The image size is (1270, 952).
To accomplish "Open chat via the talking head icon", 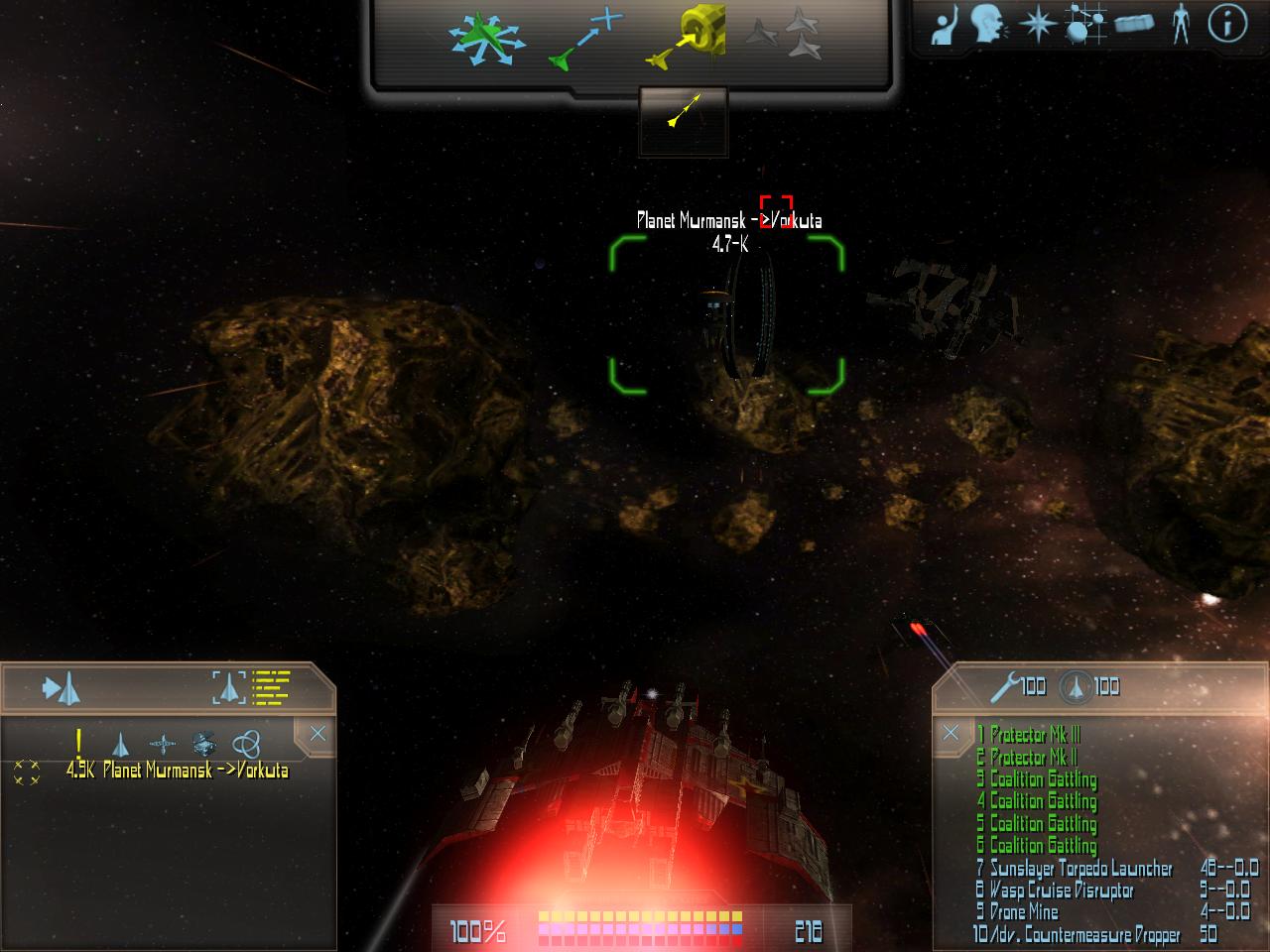I will pyautogui.click(x=988, y=25).
